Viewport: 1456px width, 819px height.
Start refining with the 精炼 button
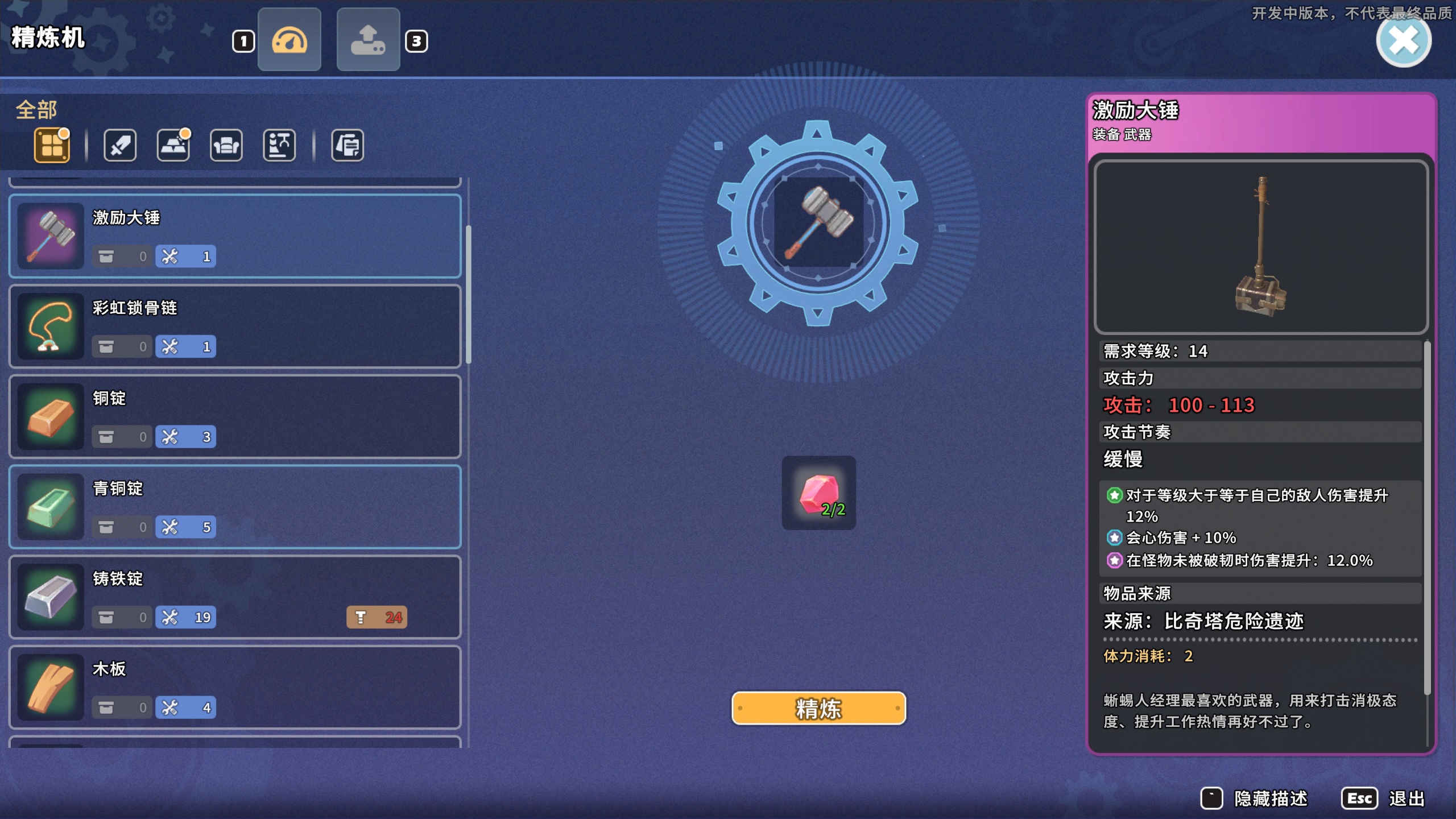click(818, 708)
